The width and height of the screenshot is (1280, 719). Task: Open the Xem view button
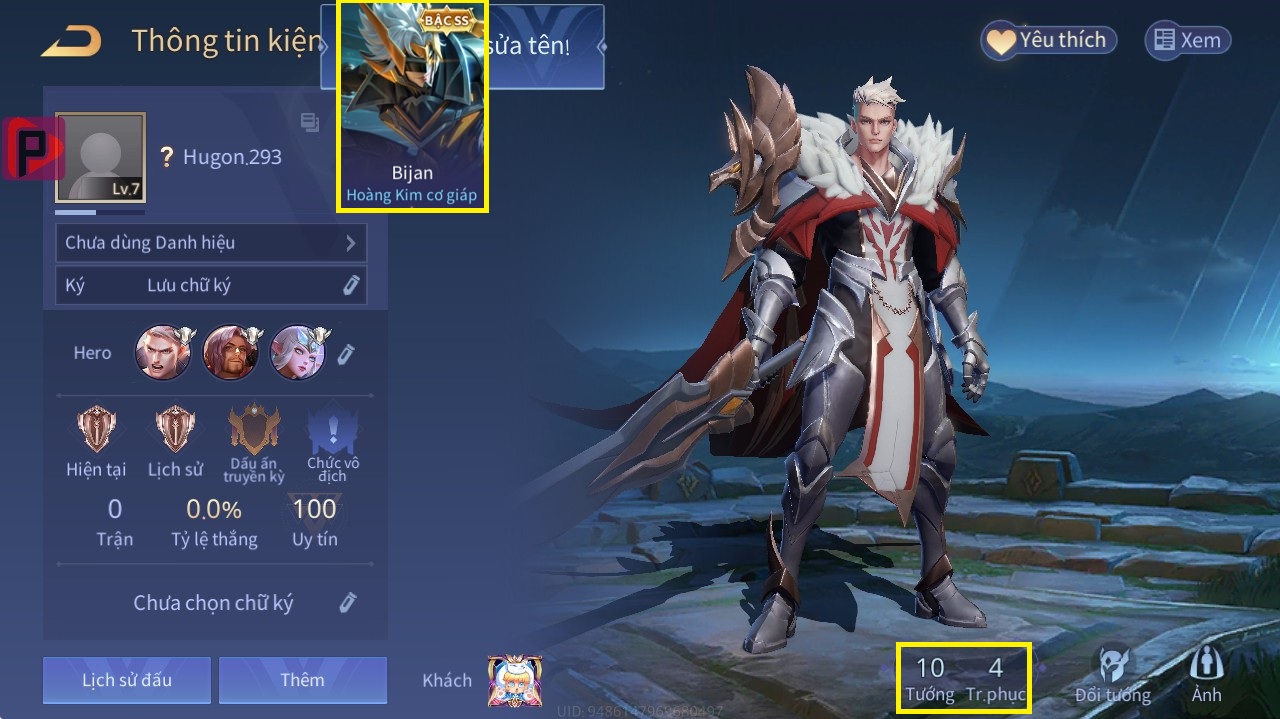pyautogui.click(x=1187, y=40)
